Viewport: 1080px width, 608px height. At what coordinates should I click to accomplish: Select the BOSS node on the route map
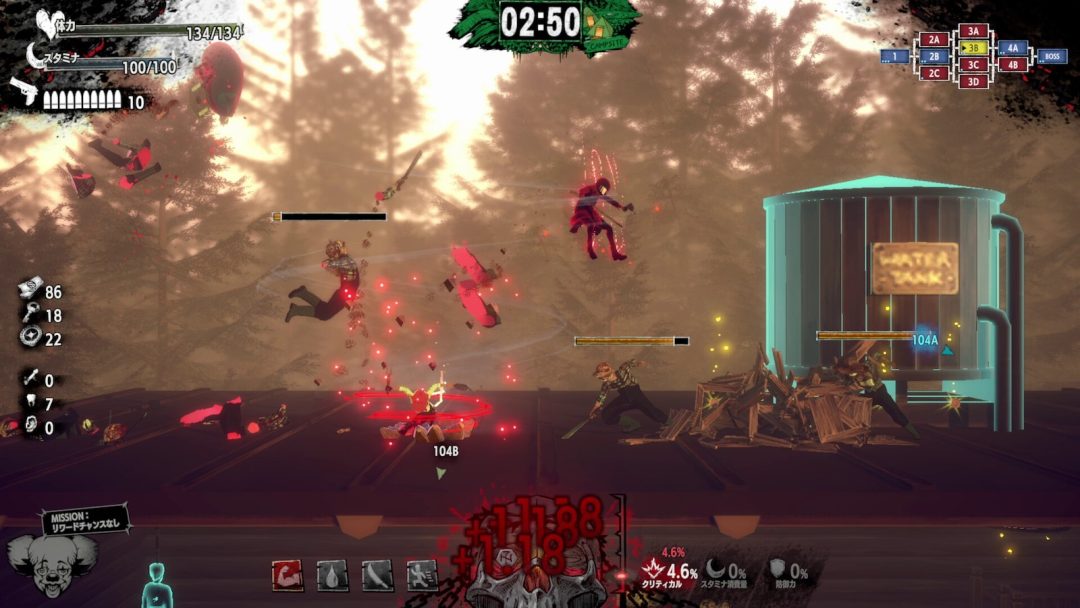coord(1051,56)
